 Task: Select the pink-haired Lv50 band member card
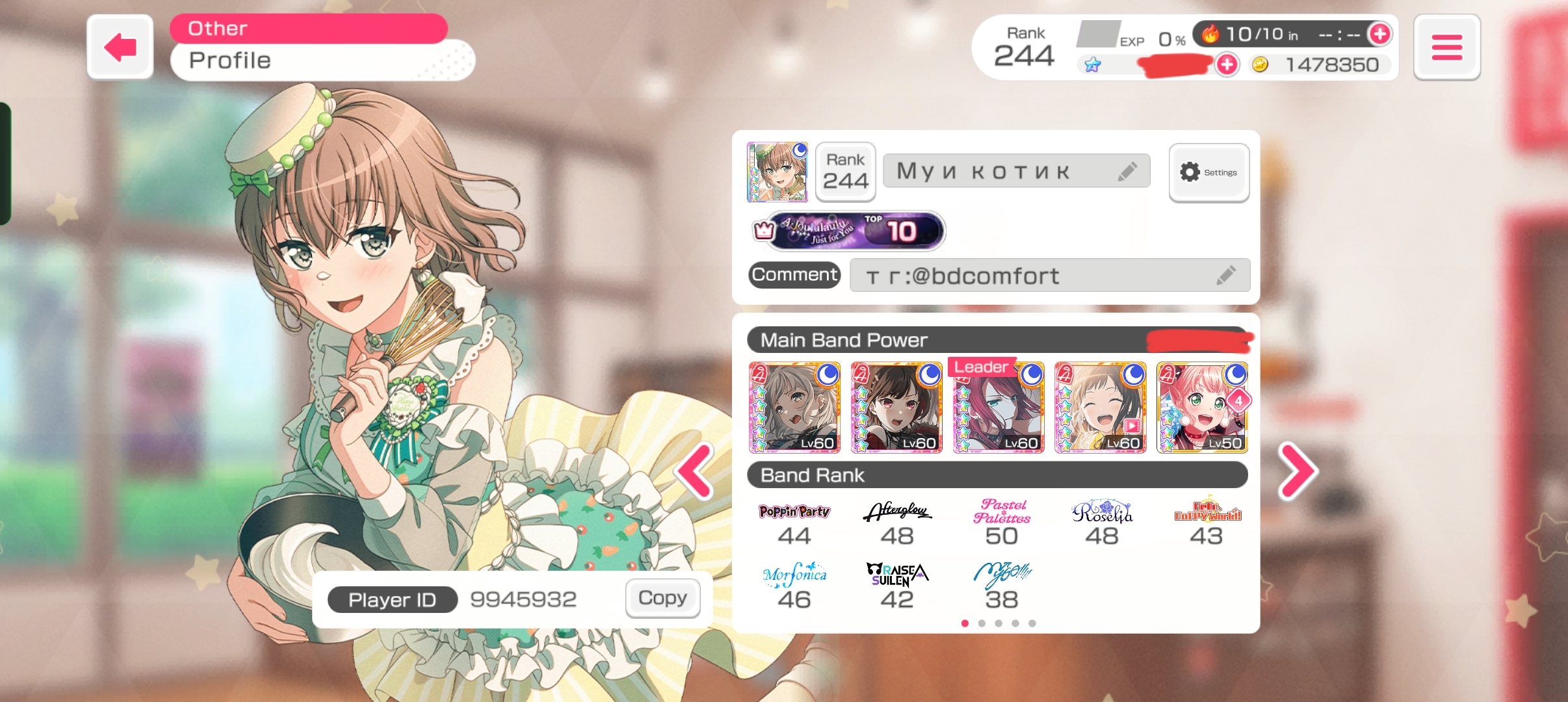coord(1202,408)
